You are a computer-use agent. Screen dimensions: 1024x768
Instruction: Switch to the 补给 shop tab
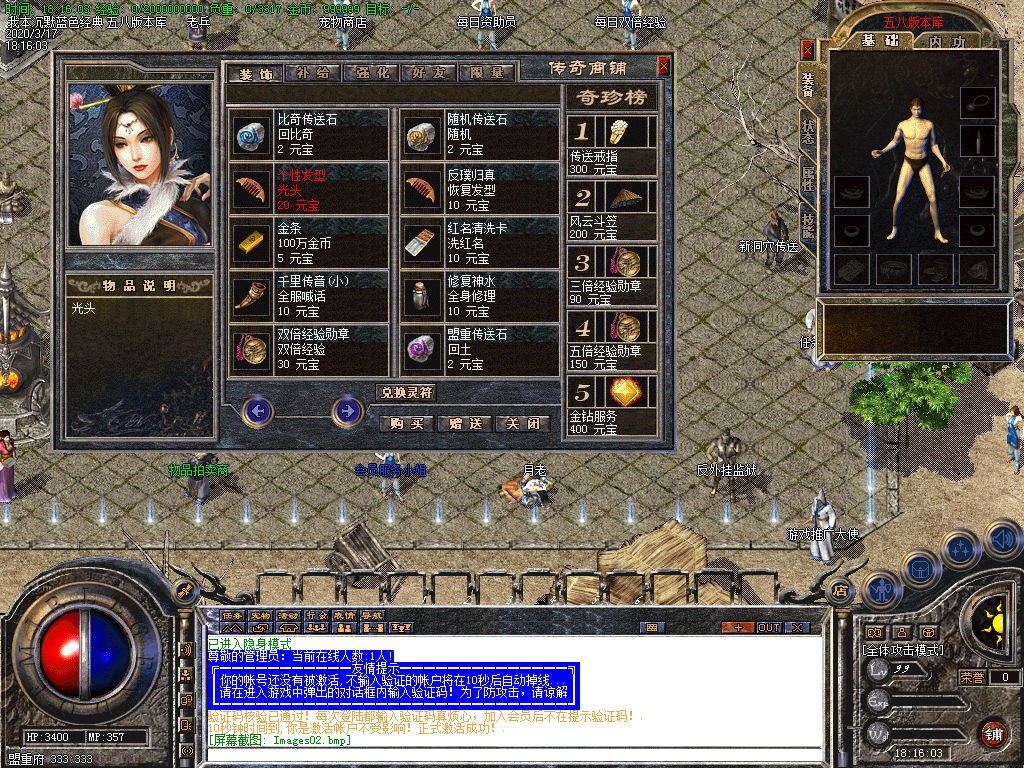point(313,73)
